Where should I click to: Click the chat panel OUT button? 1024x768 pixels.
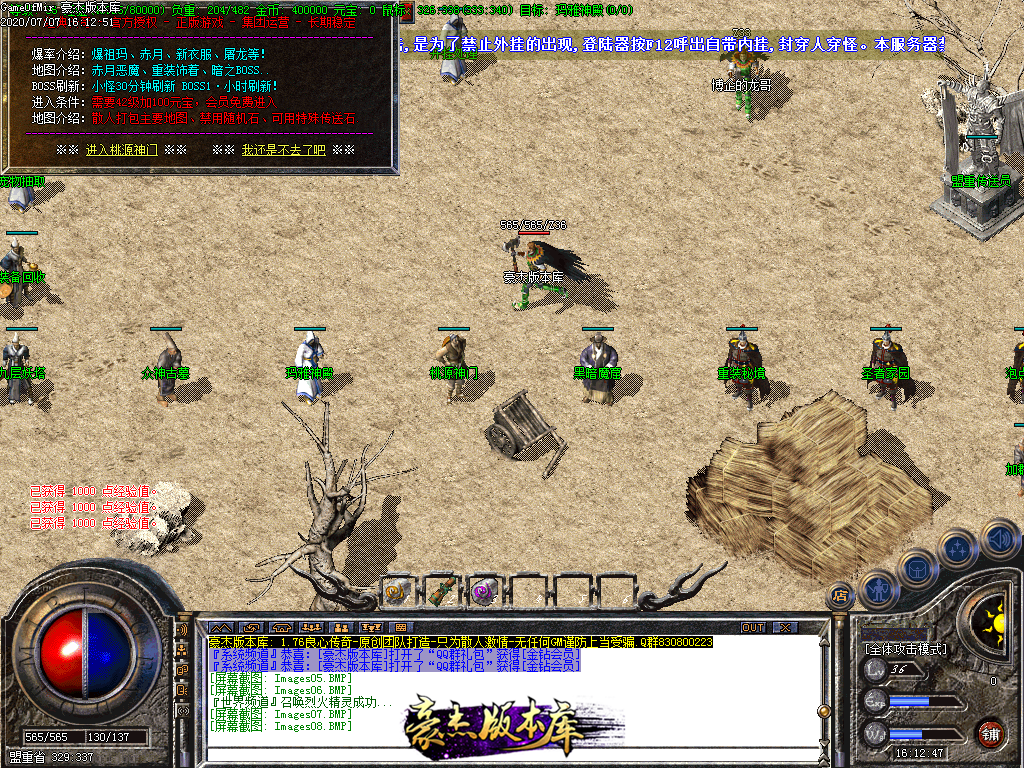coord(752,627)
